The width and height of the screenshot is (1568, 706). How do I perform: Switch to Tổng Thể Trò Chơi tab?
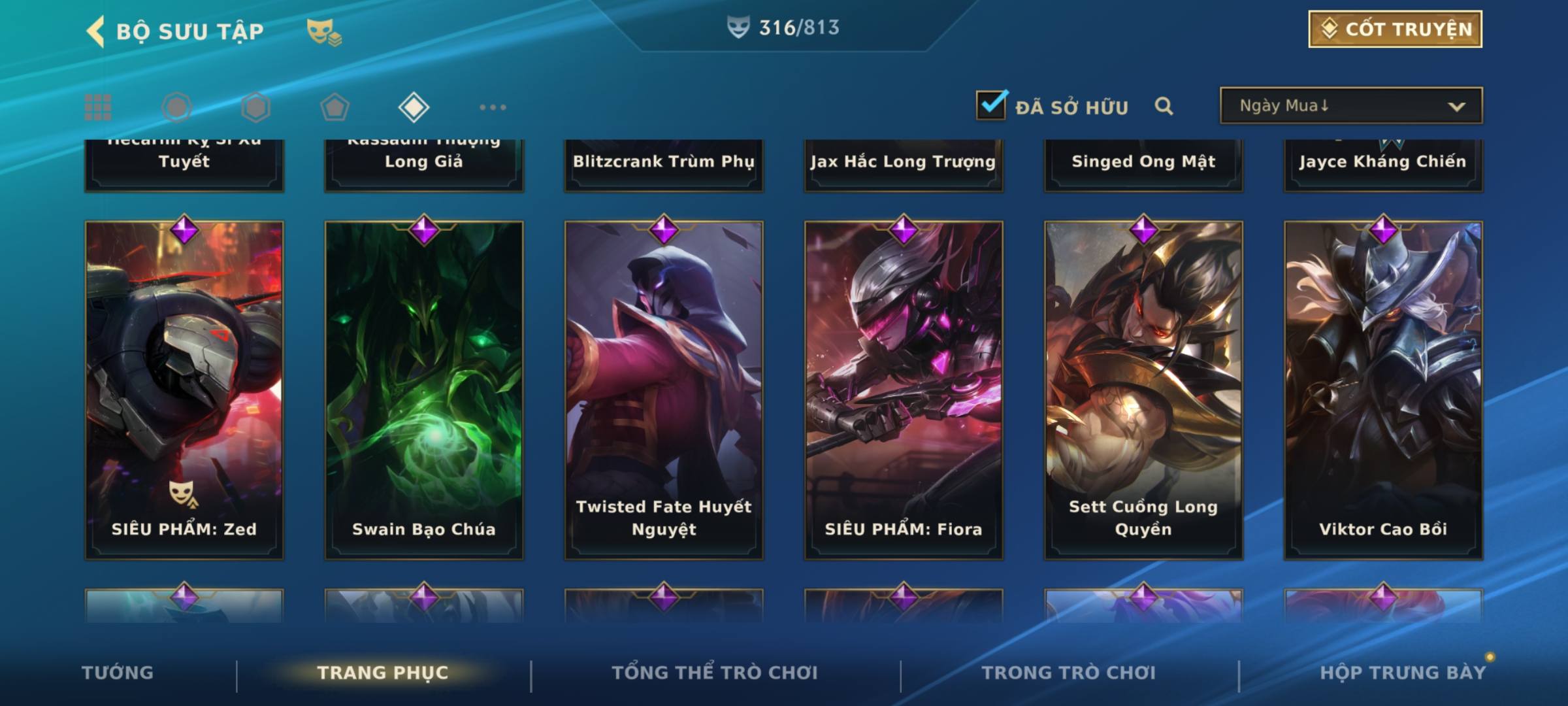(715, 673)
